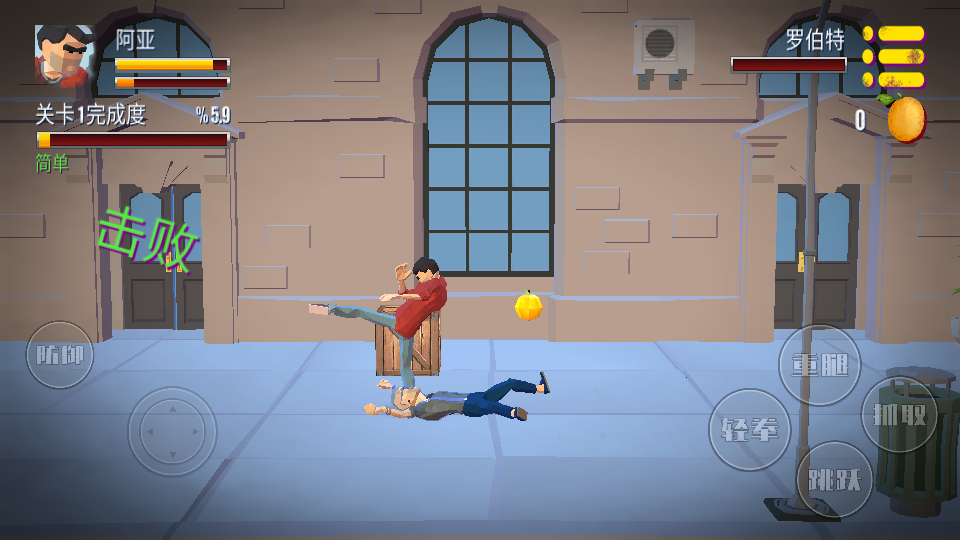Screen dimensions: 960x540
Task: Activate the 抓取 grab button
Action: (899, 414)
